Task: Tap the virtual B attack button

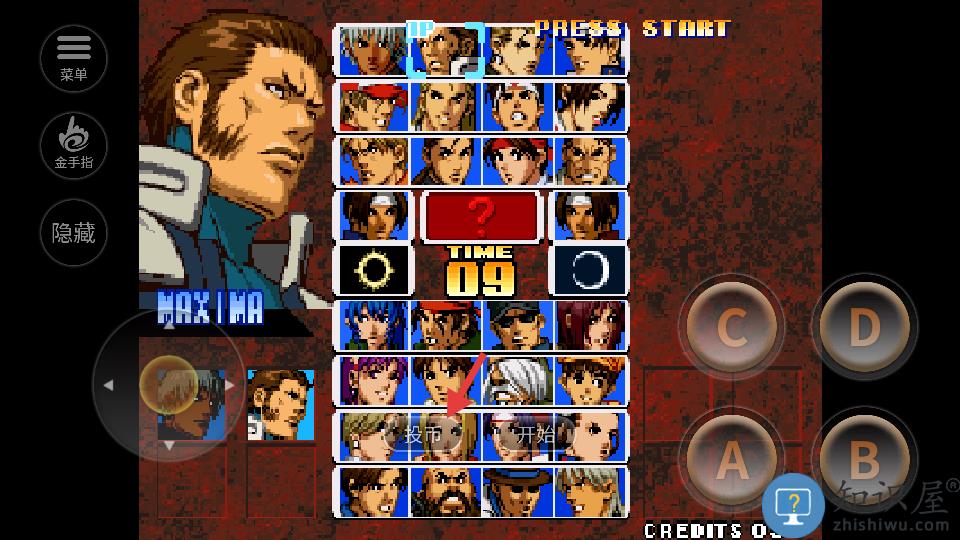Action: [x=863, y=461]
